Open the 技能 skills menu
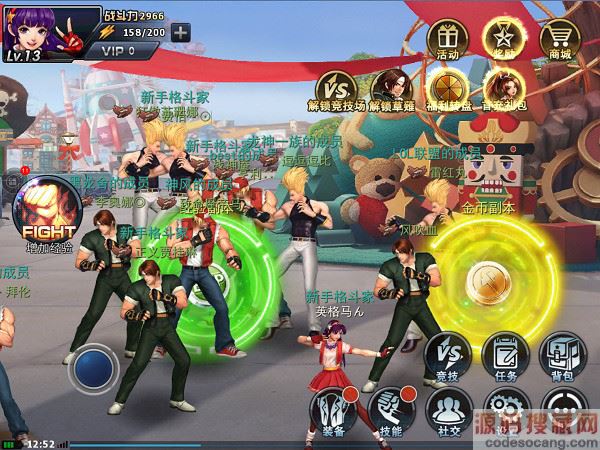 click(391, 411)
